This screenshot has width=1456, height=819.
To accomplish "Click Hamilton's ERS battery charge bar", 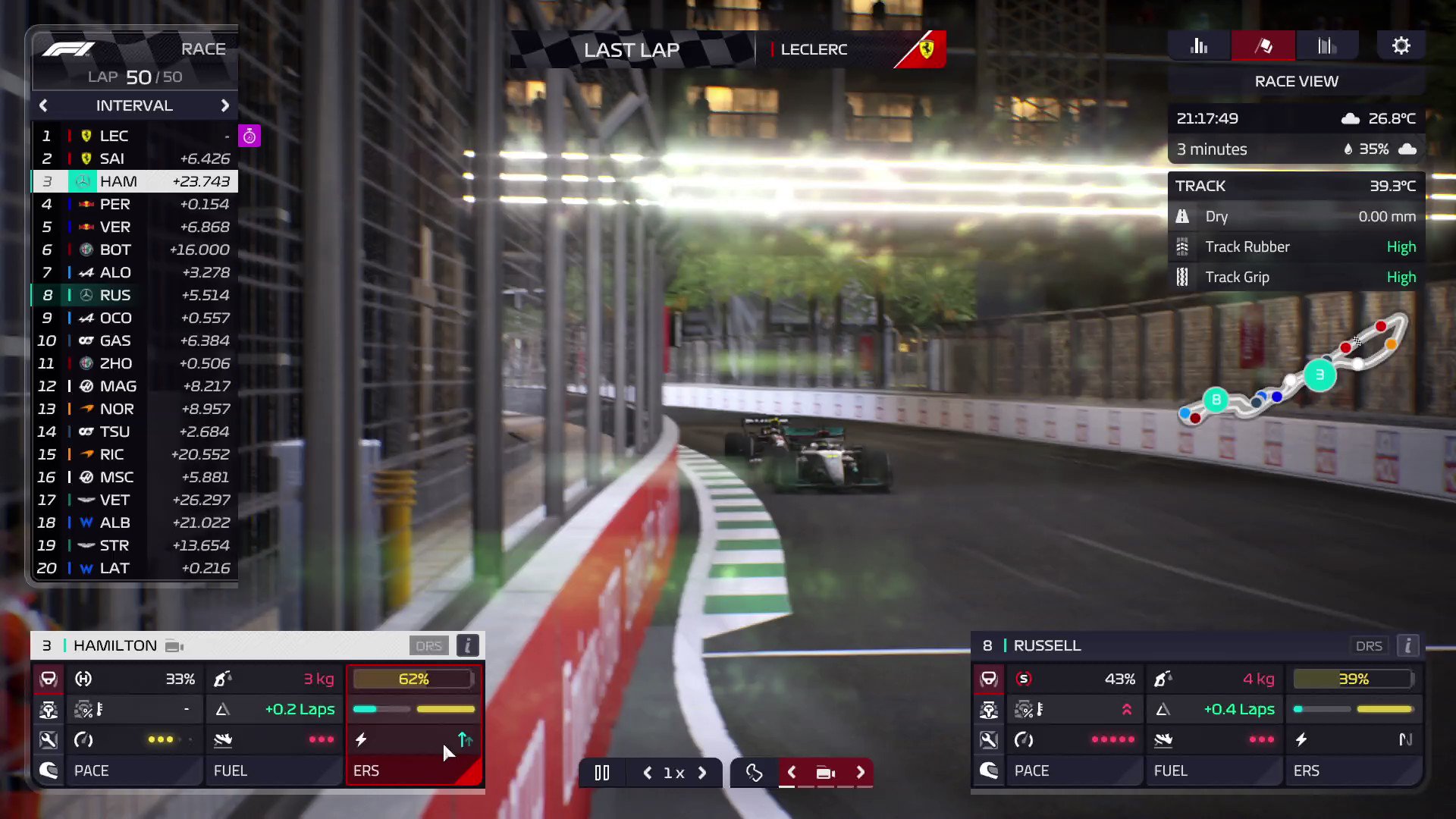I will tap(413, 679).
